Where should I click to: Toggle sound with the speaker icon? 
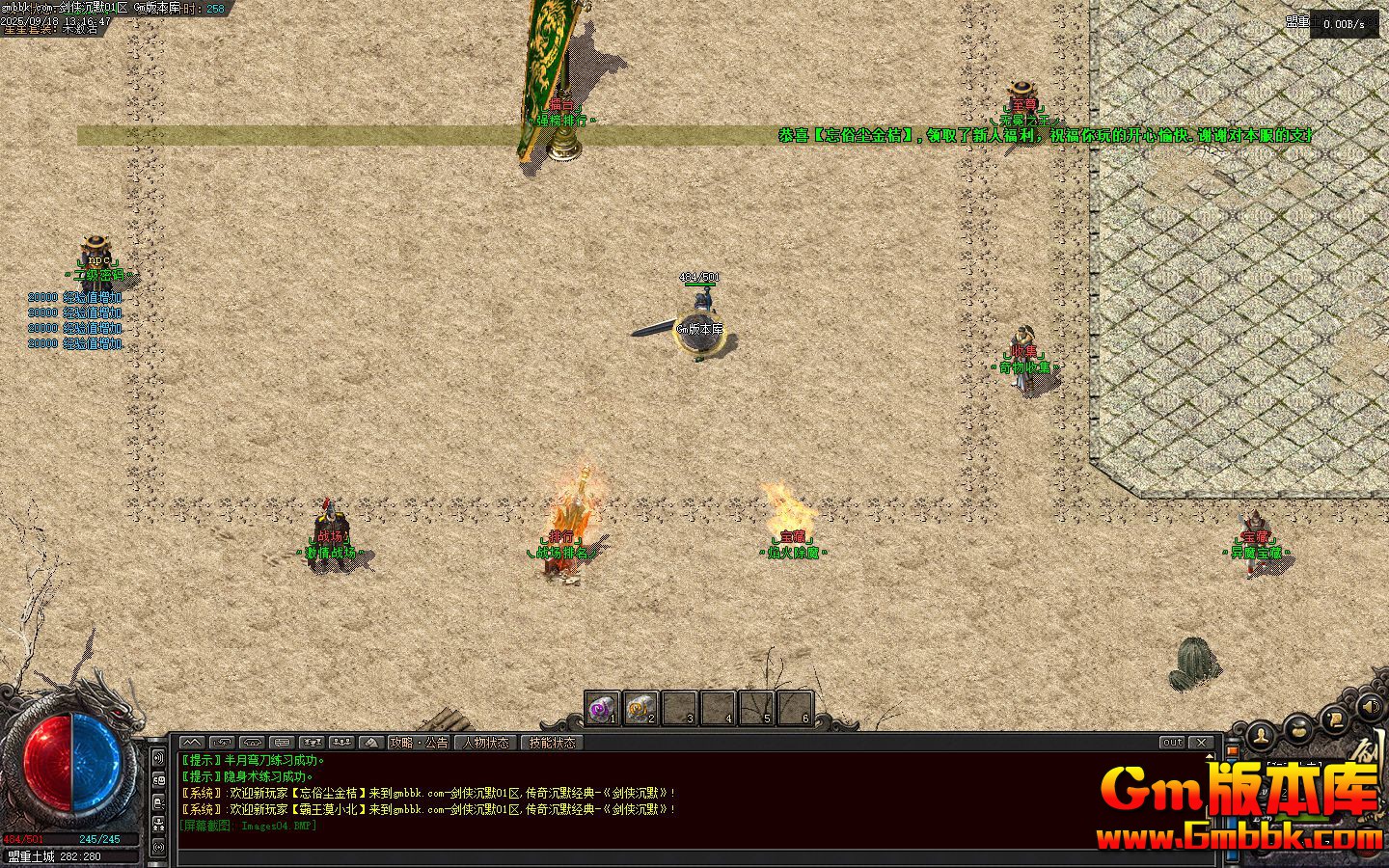pos(1369,709)
